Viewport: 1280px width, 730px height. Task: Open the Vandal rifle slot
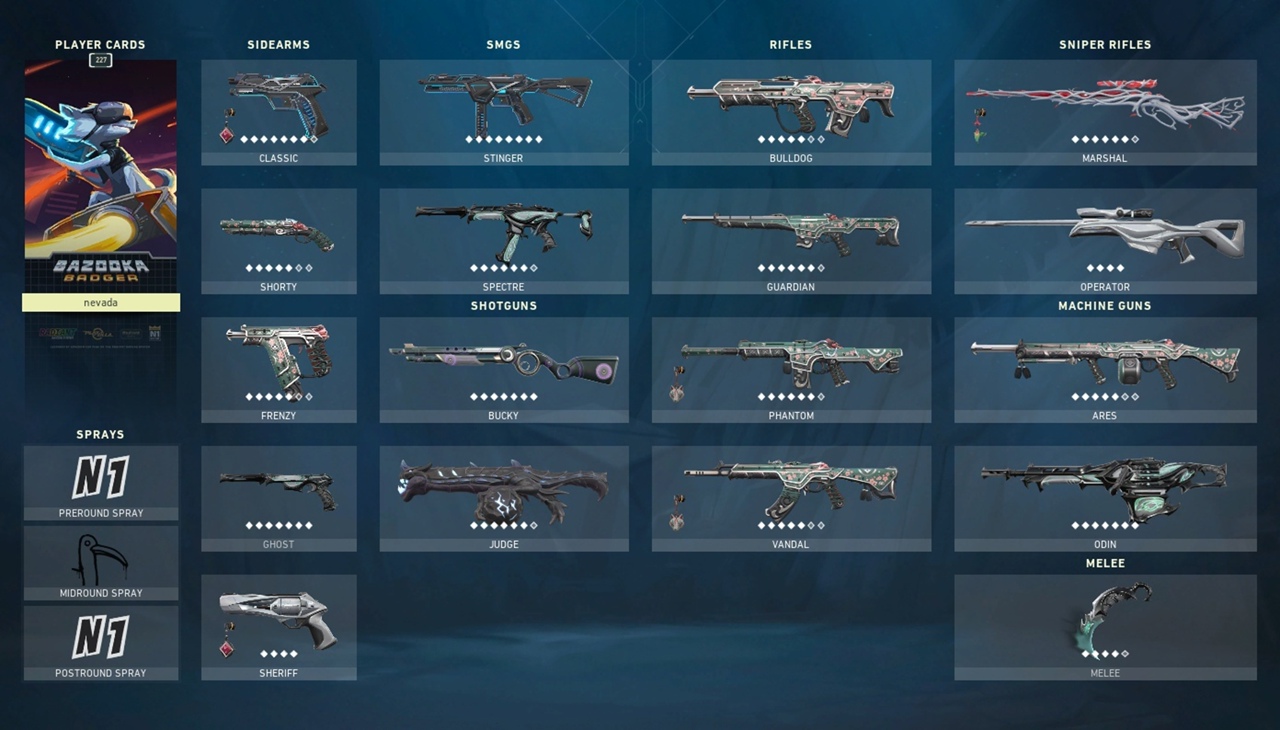(x=791, y=497)
